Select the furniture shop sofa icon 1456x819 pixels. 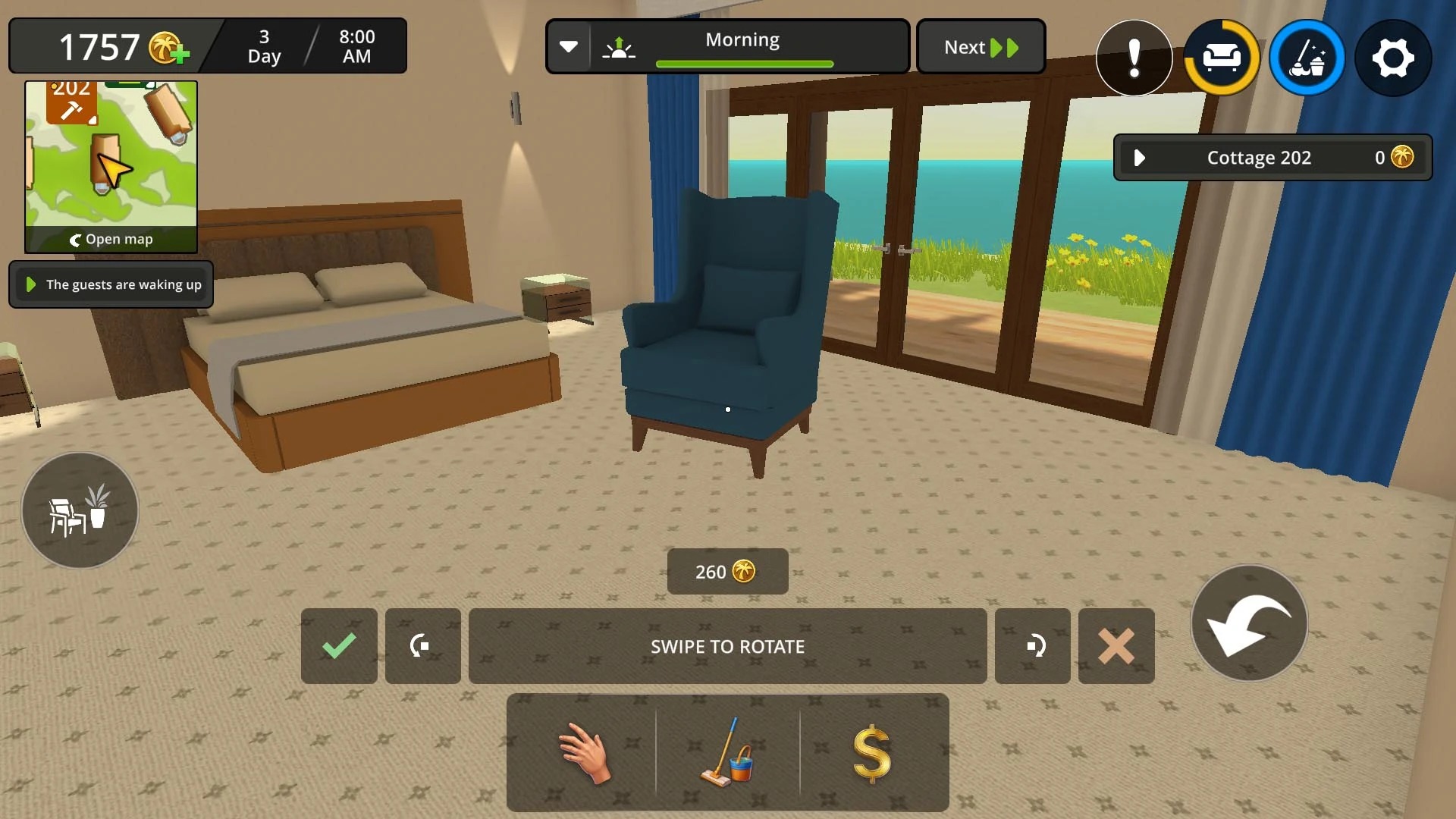pyautogui.click(x=1221, y=58)
